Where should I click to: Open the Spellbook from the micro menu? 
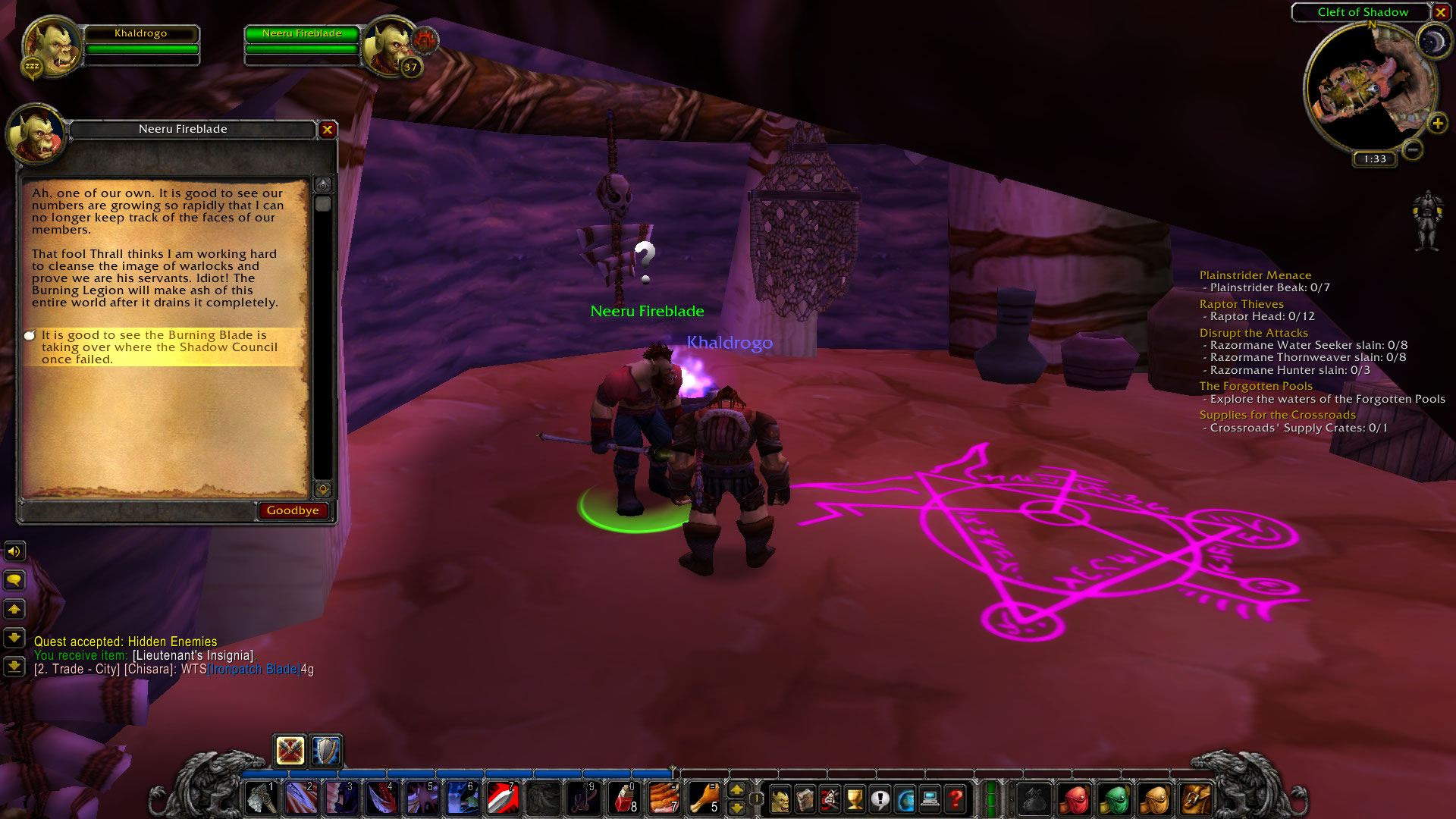click(x=805, y=798)
